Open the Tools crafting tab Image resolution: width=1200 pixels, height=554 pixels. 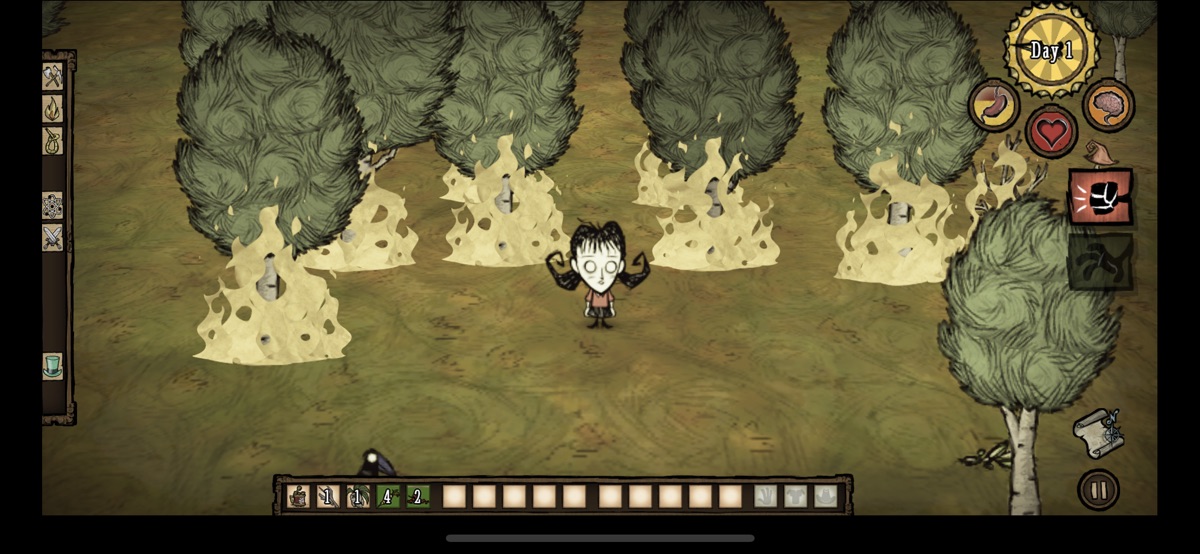[x=52, y=76]
